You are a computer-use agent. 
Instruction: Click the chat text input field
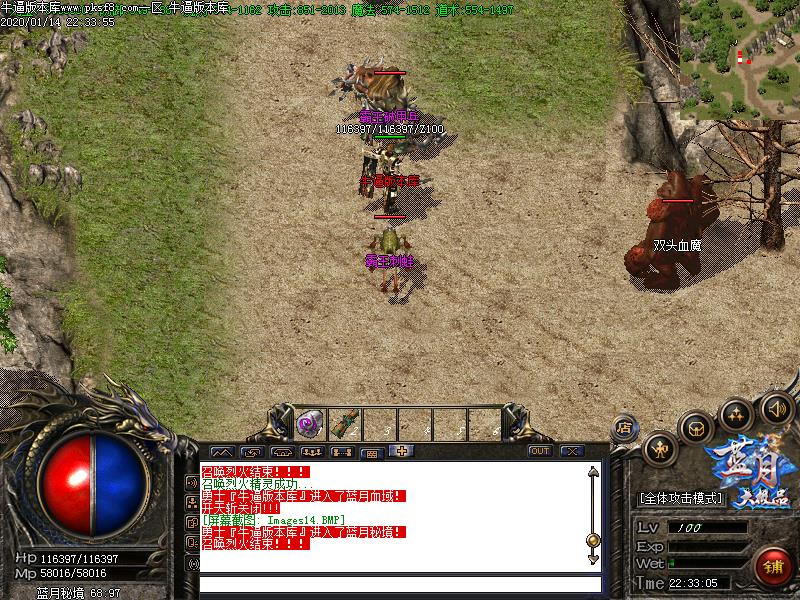click(400, 584)
